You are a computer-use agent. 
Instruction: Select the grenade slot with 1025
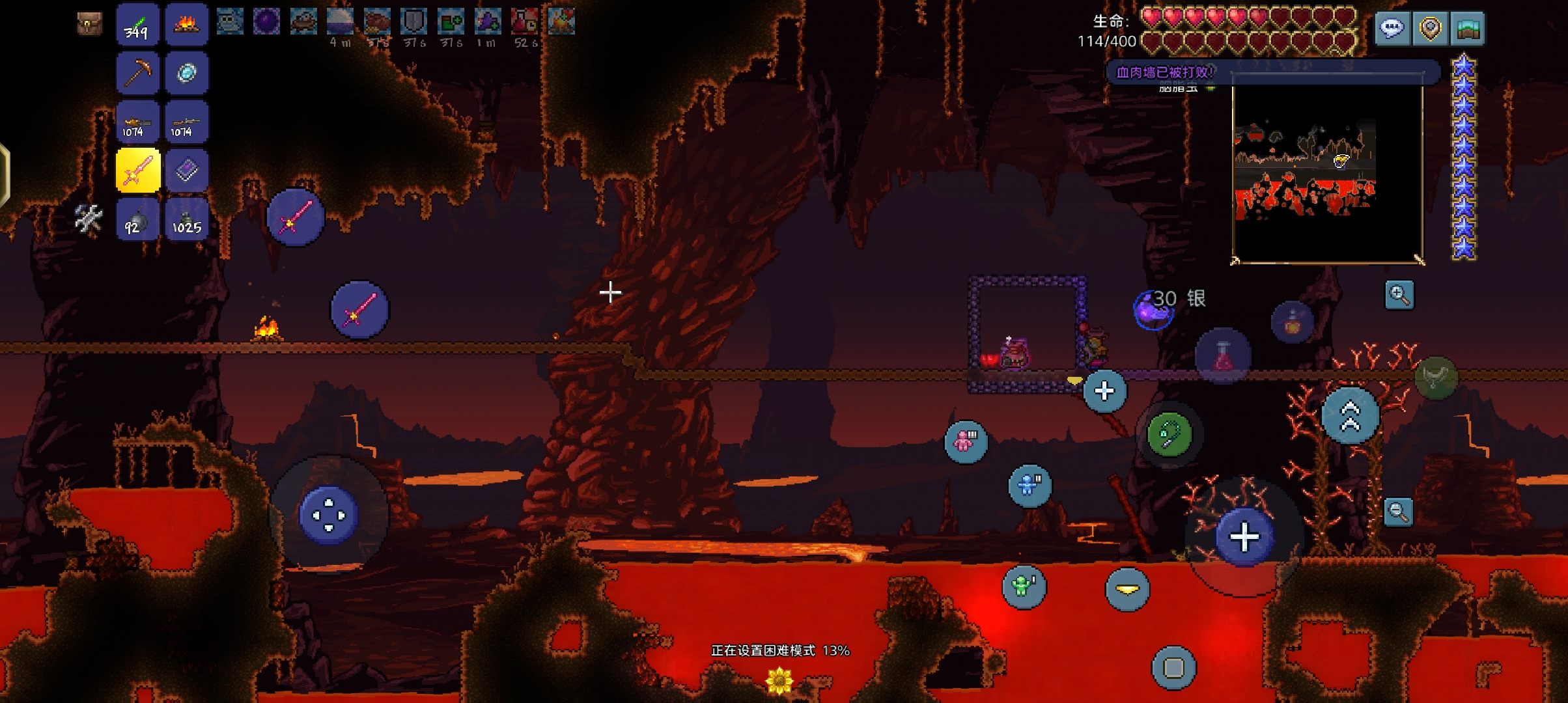coord(186,219)
